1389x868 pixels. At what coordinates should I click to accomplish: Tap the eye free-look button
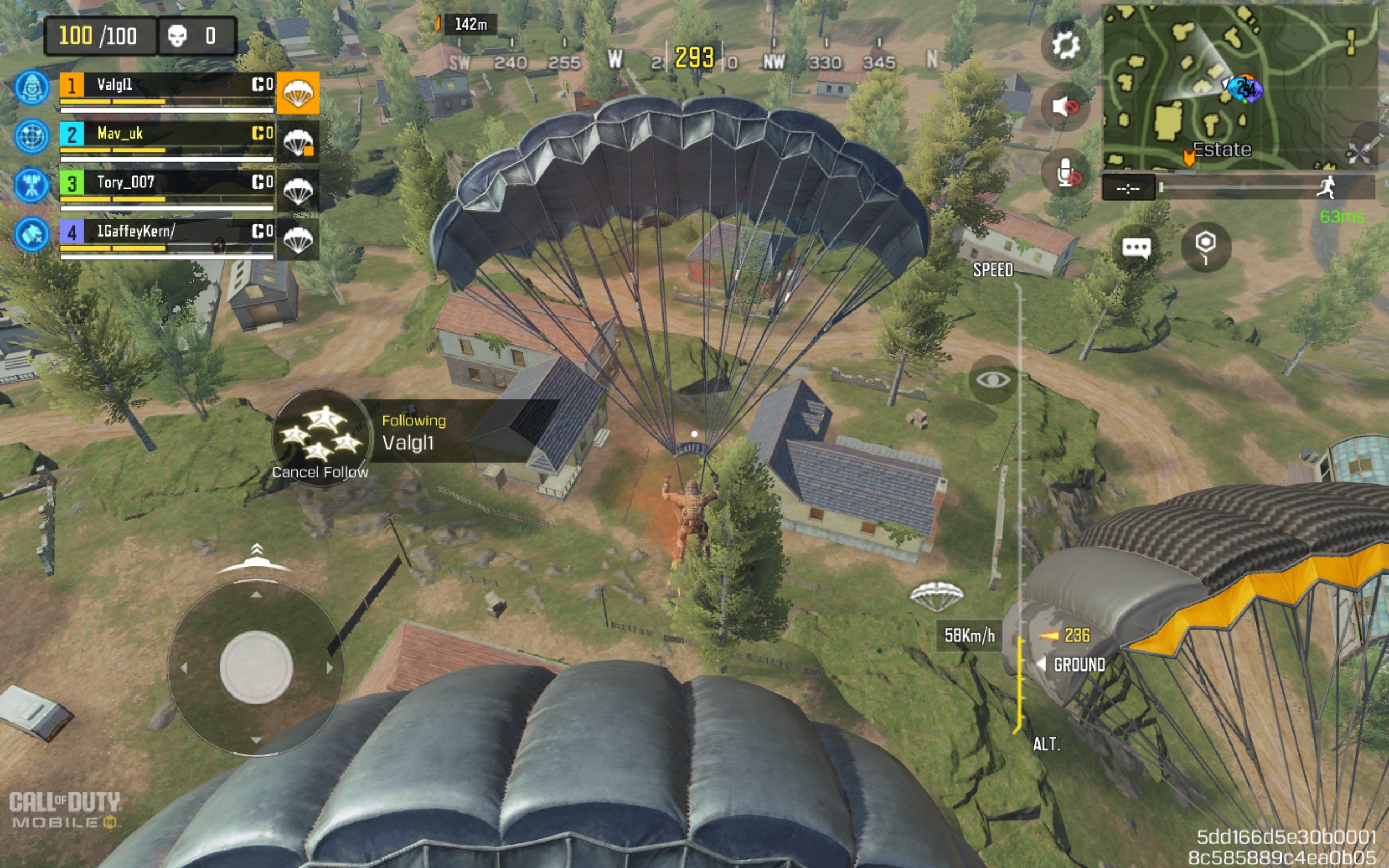point(993,379)
